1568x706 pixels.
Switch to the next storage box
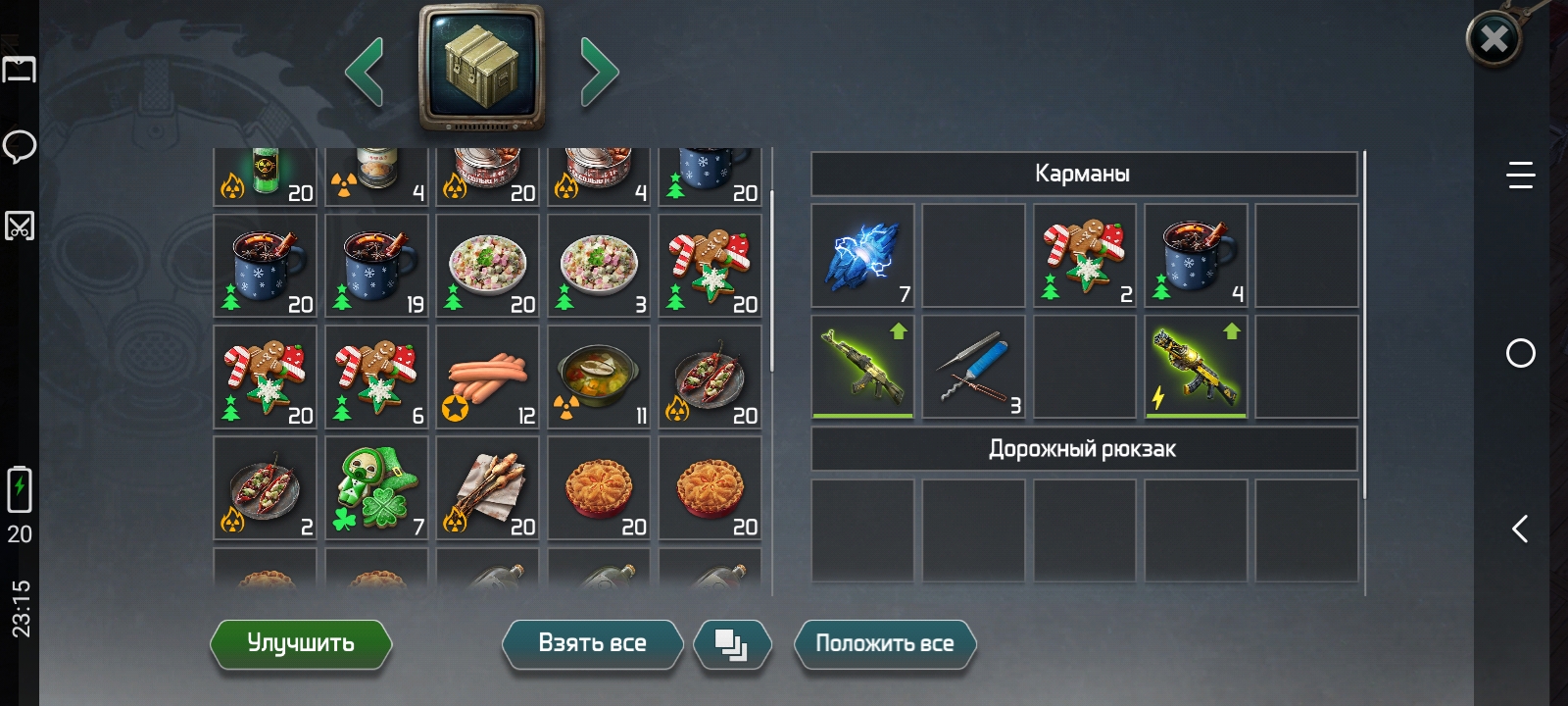click(599, 72)
